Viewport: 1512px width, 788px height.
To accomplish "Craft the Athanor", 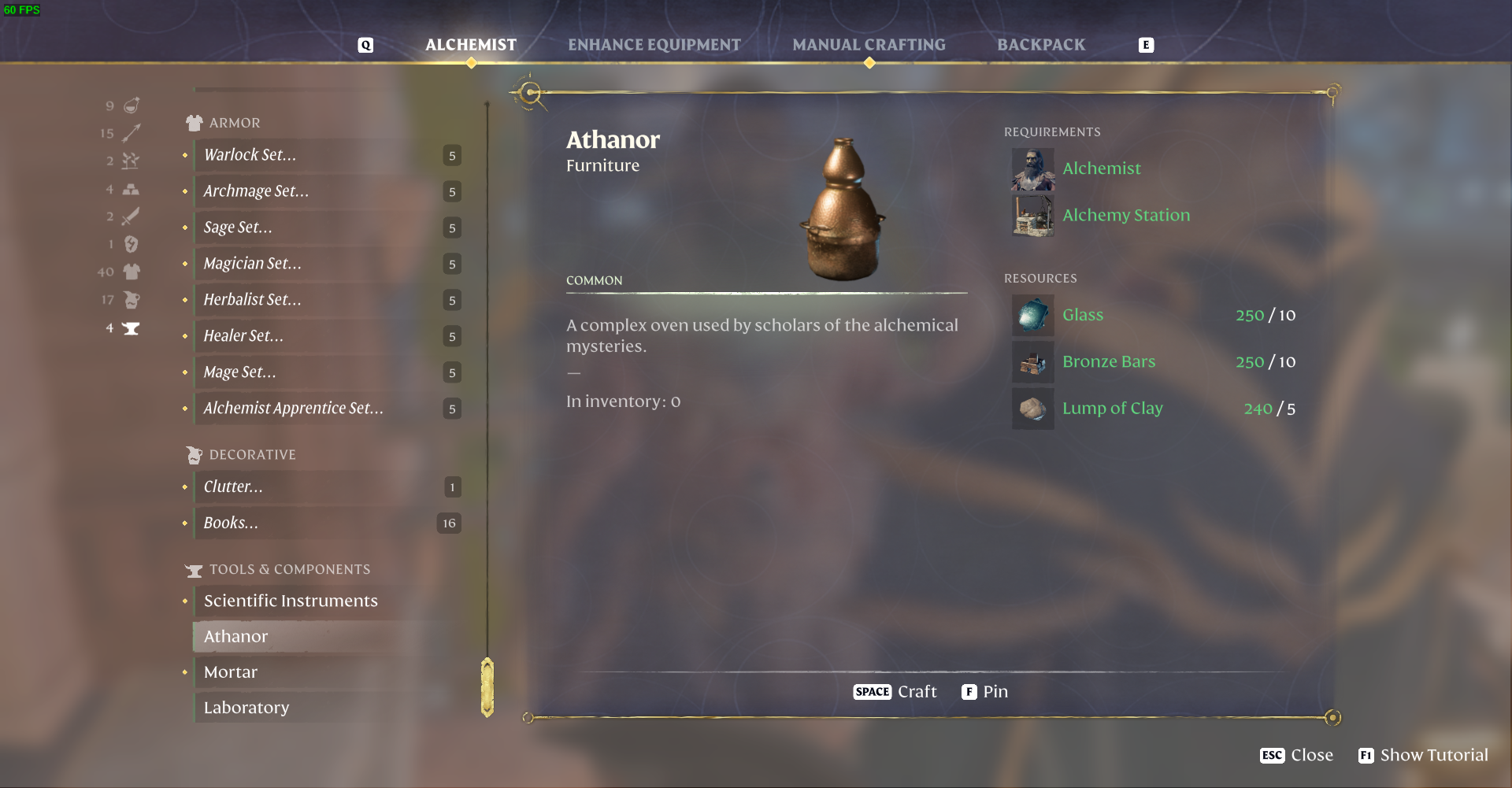I will 895,692.
